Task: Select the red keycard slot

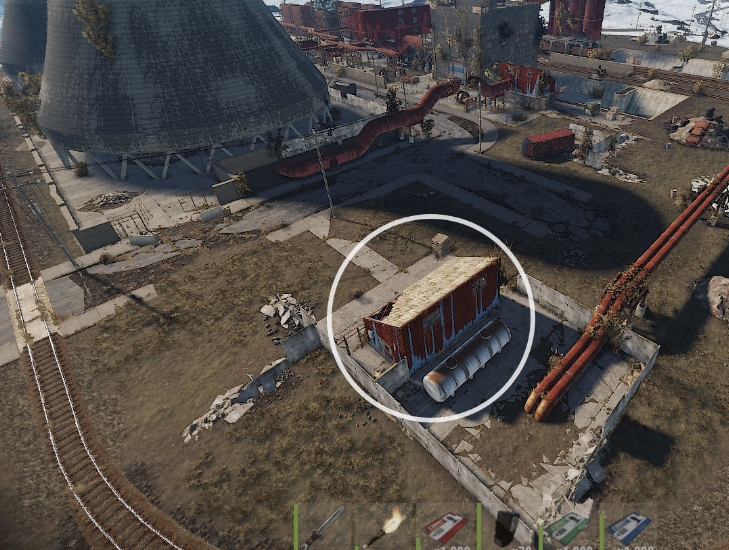Action: click(445, 527)
